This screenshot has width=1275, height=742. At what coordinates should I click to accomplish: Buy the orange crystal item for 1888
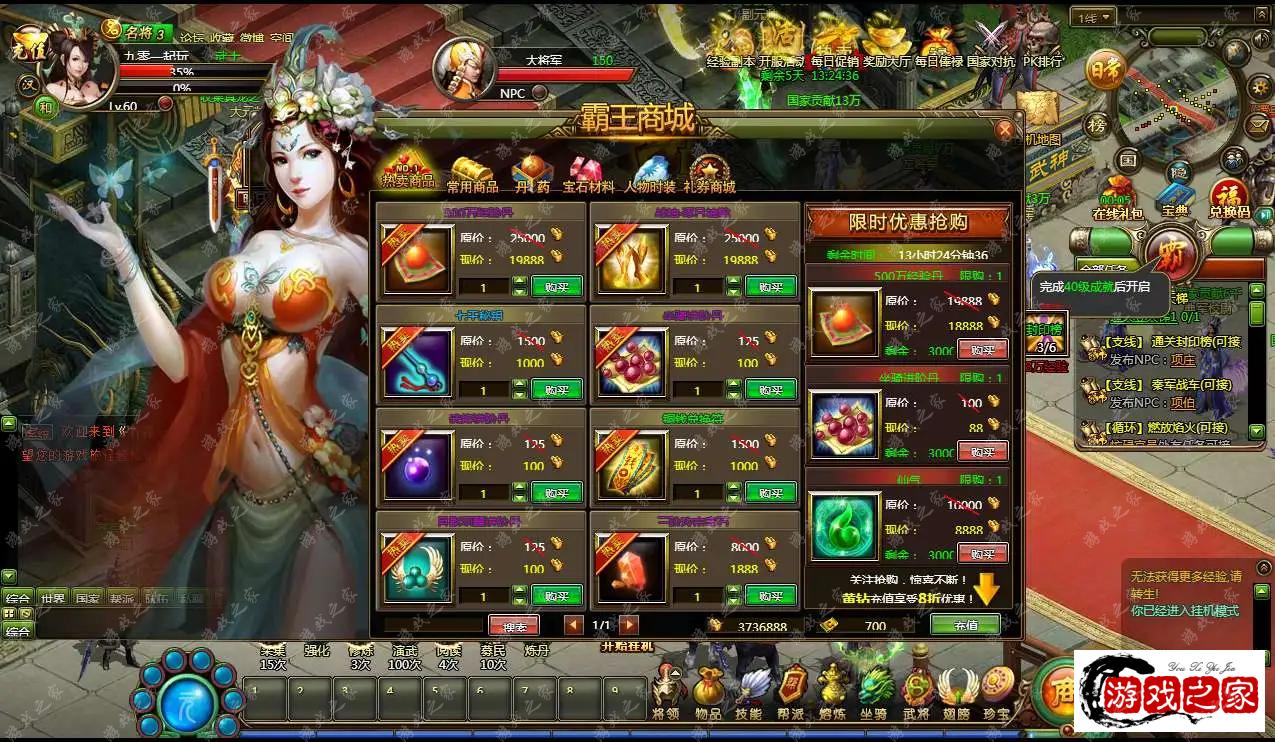tap(770, 595)
